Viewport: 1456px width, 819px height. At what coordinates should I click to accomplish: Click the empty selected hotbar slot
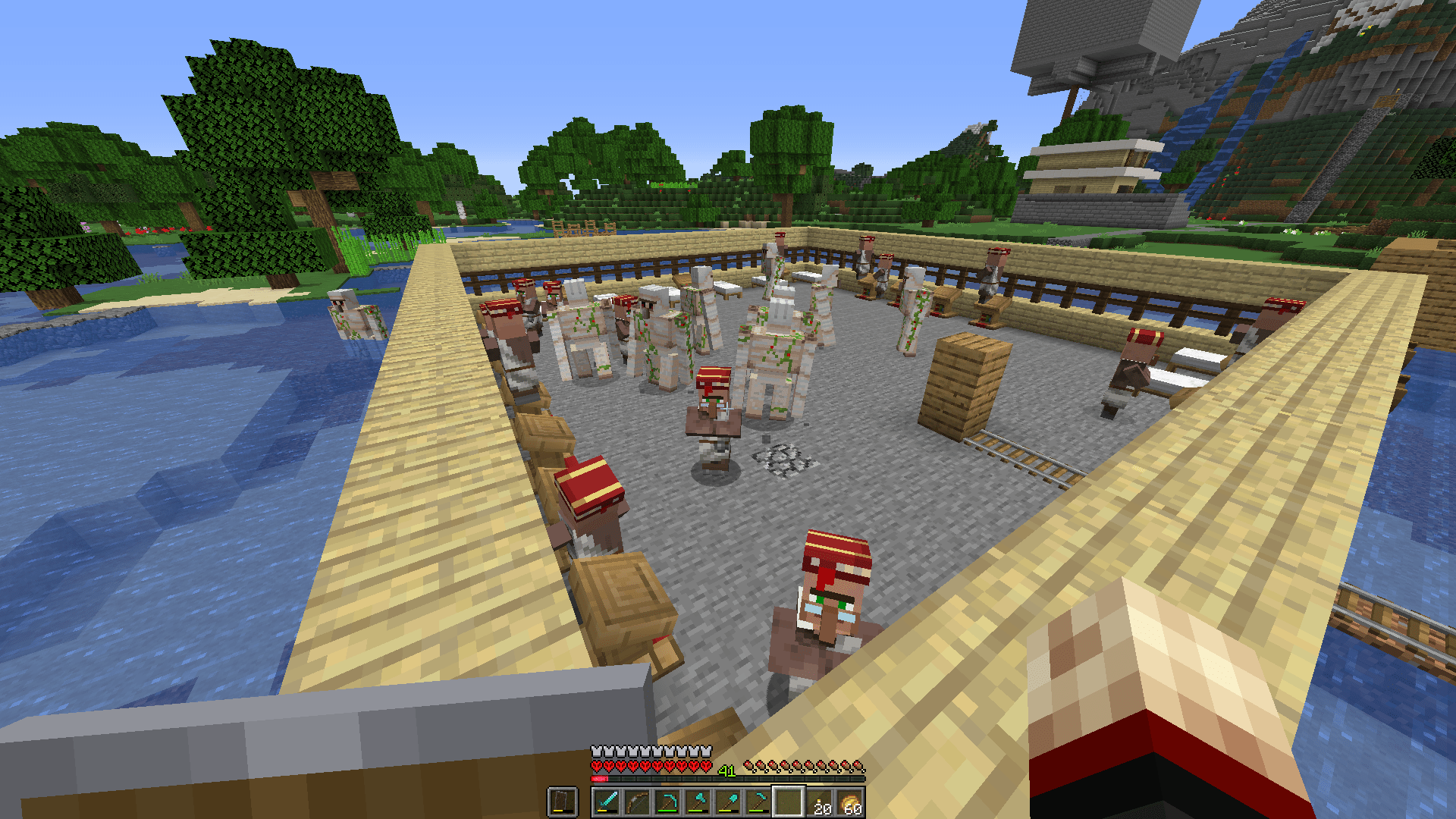(788, 801)
